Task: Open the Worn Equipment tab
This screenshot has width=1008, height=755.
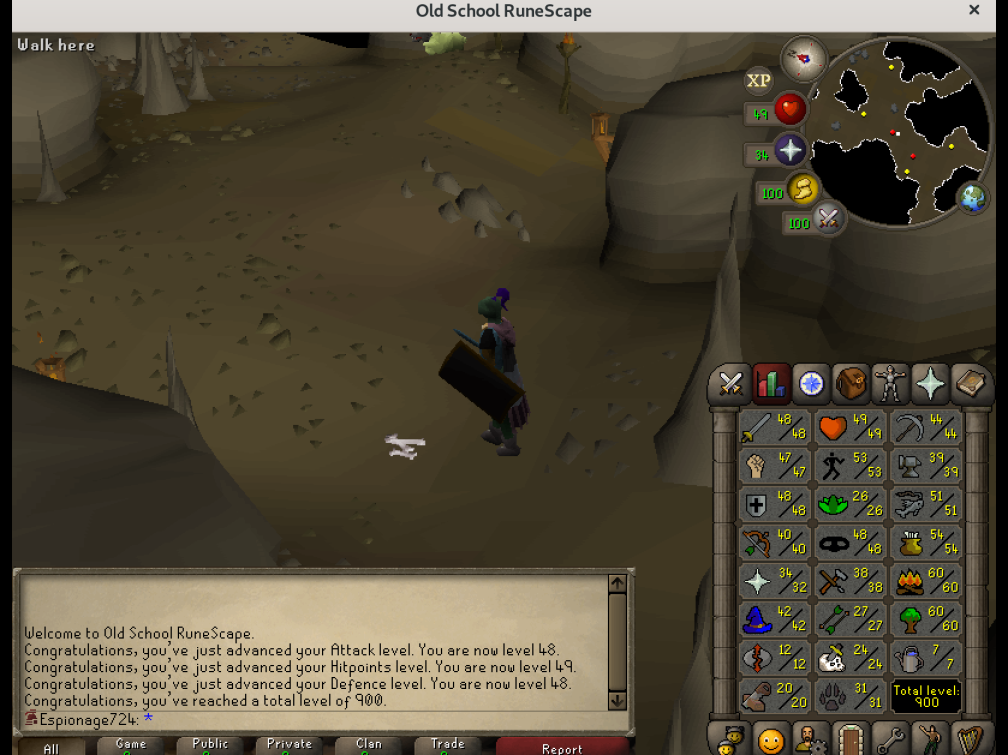Action: [x=890, y=383]
